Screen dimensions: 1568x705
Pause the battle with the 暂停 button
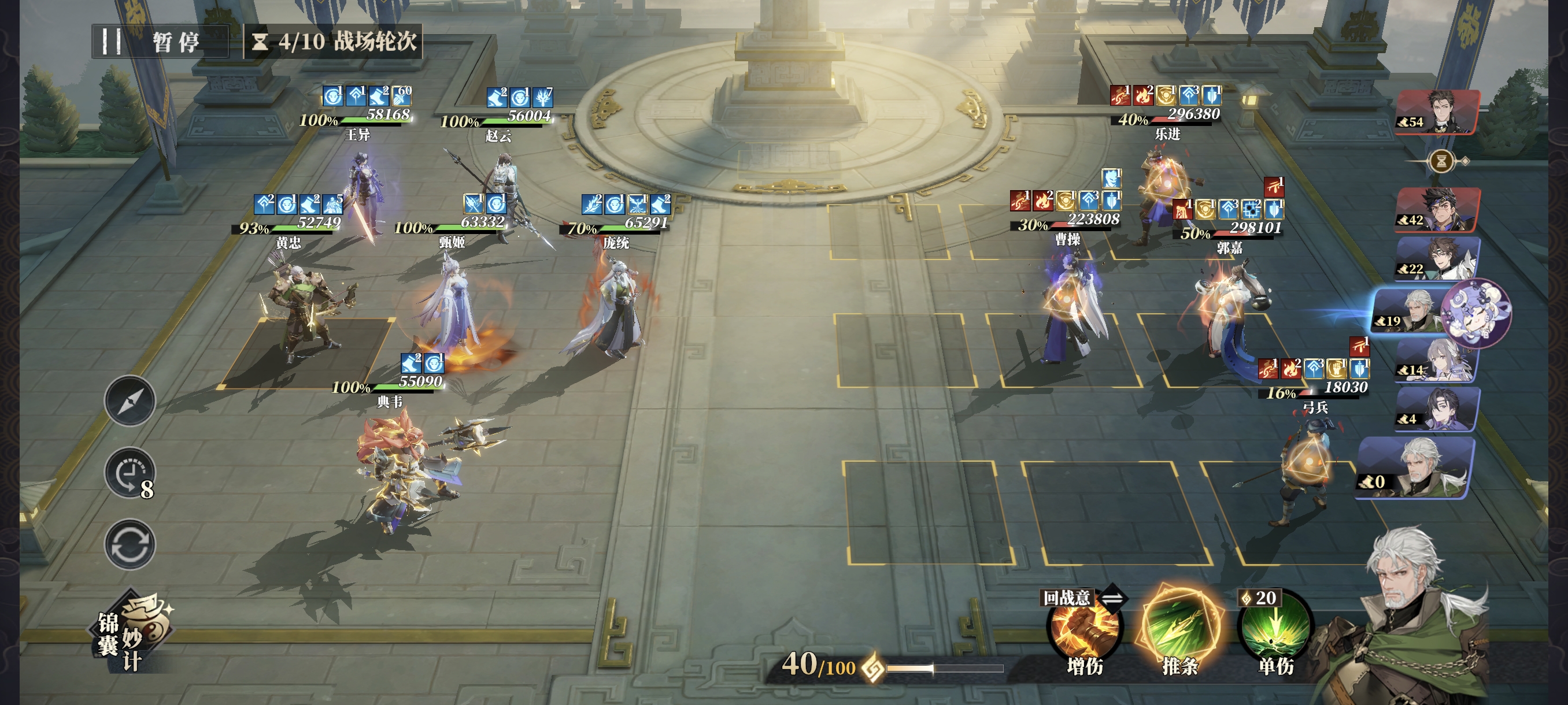(x=160, y=42)
